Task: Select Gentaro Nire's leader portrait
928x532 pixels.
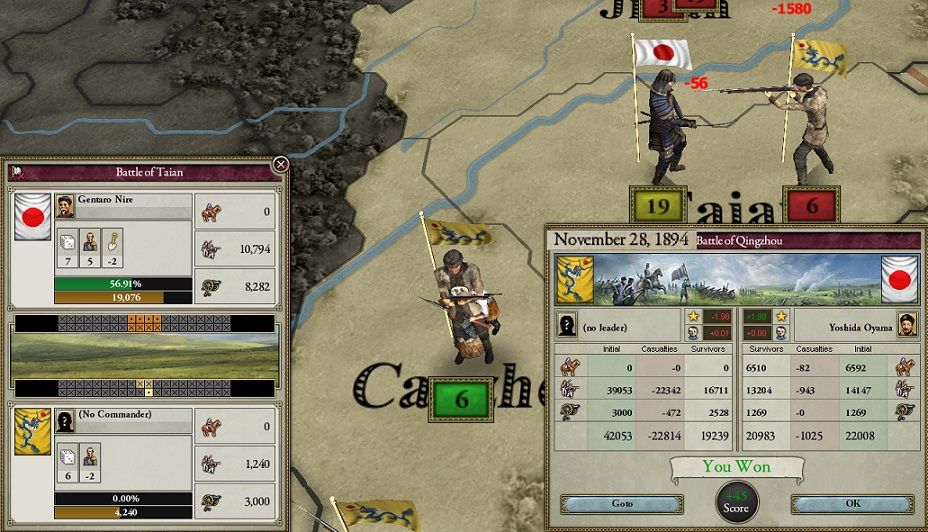Action: [x=65, y=205]
